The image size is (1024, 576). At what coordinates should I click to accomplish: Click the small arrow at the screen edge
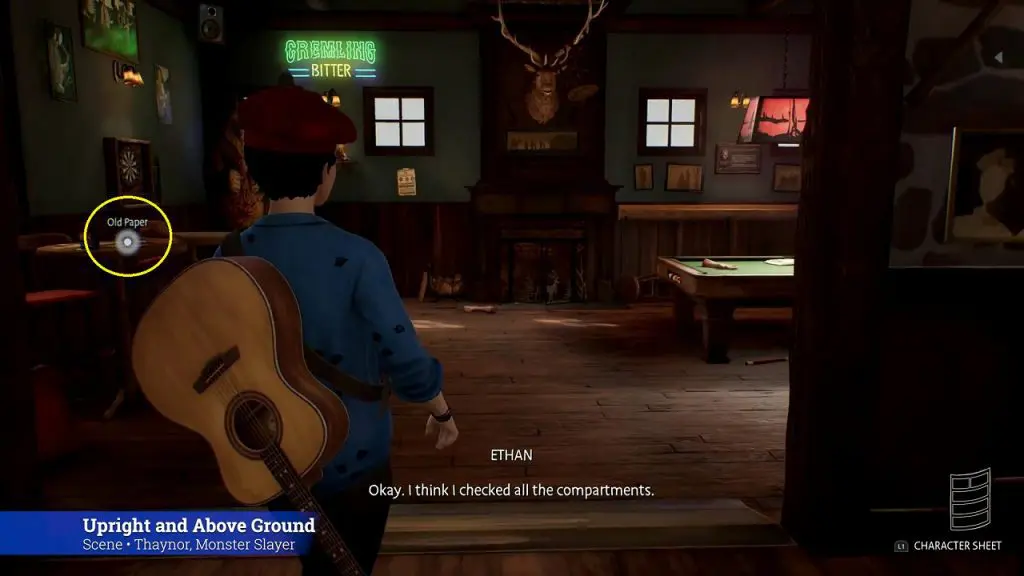[997, 58]
